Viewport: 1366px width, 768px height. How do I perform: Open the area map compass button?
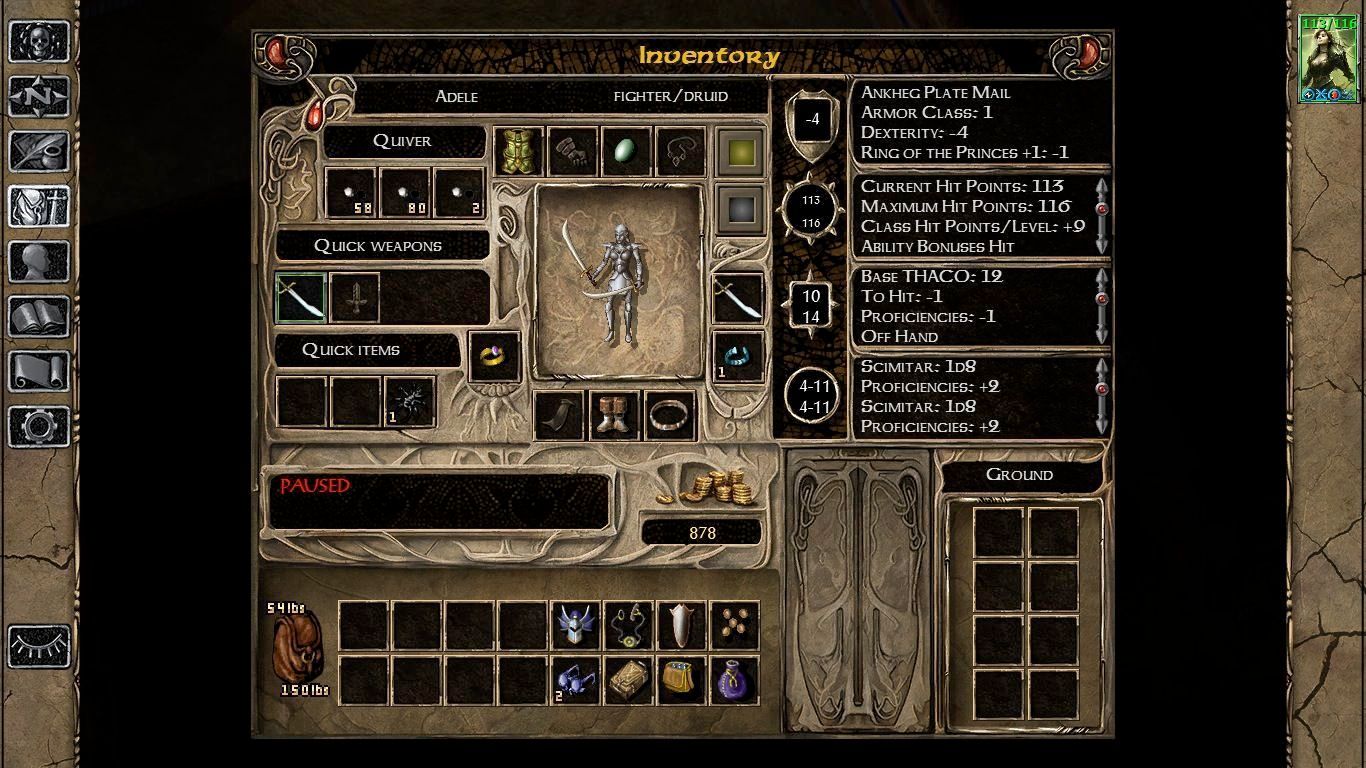point(39,97)
